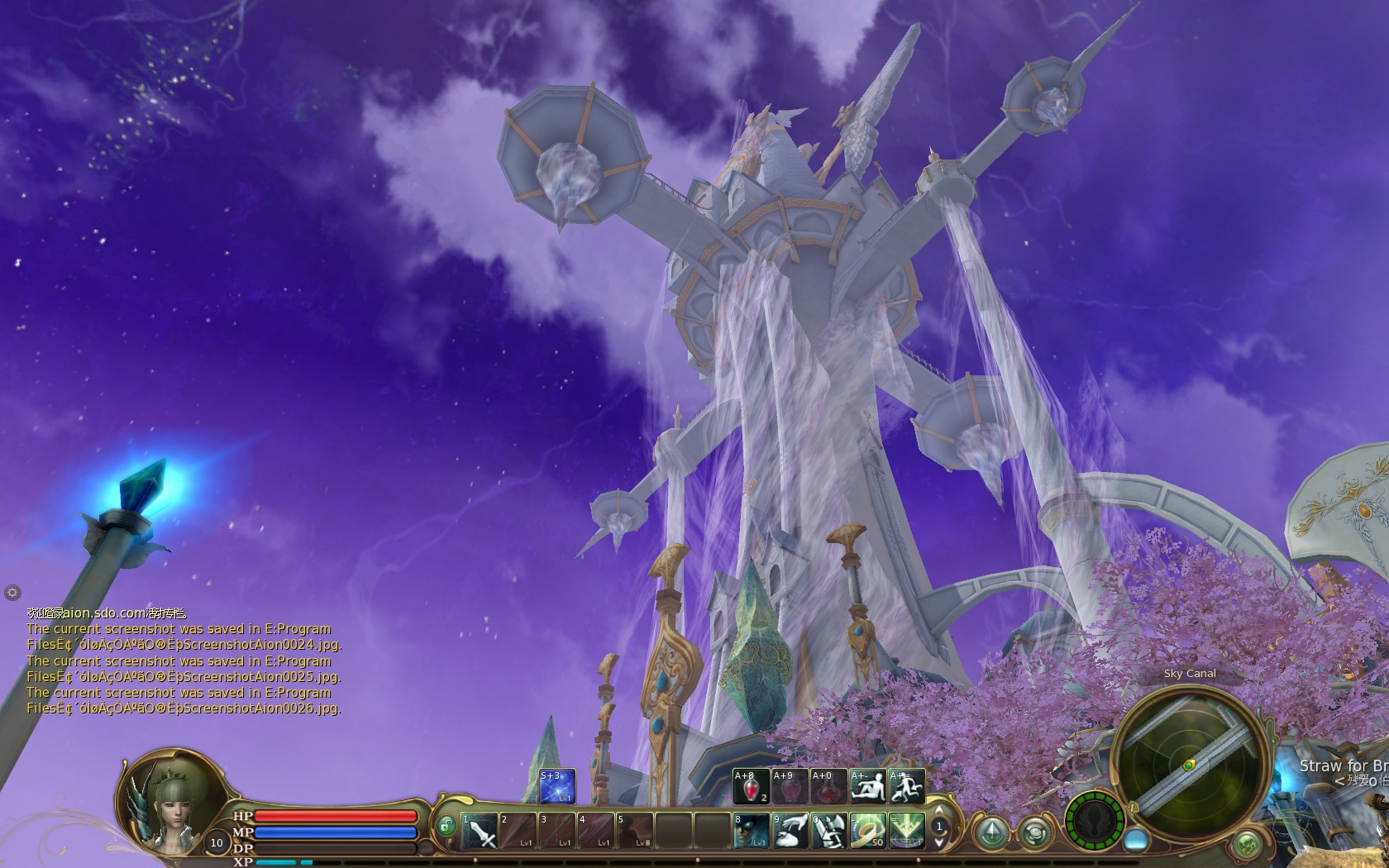The height and width of the screenshot is (868, 1389).
Task: Click the sitting figure rest action
Action: pos(867,786)
